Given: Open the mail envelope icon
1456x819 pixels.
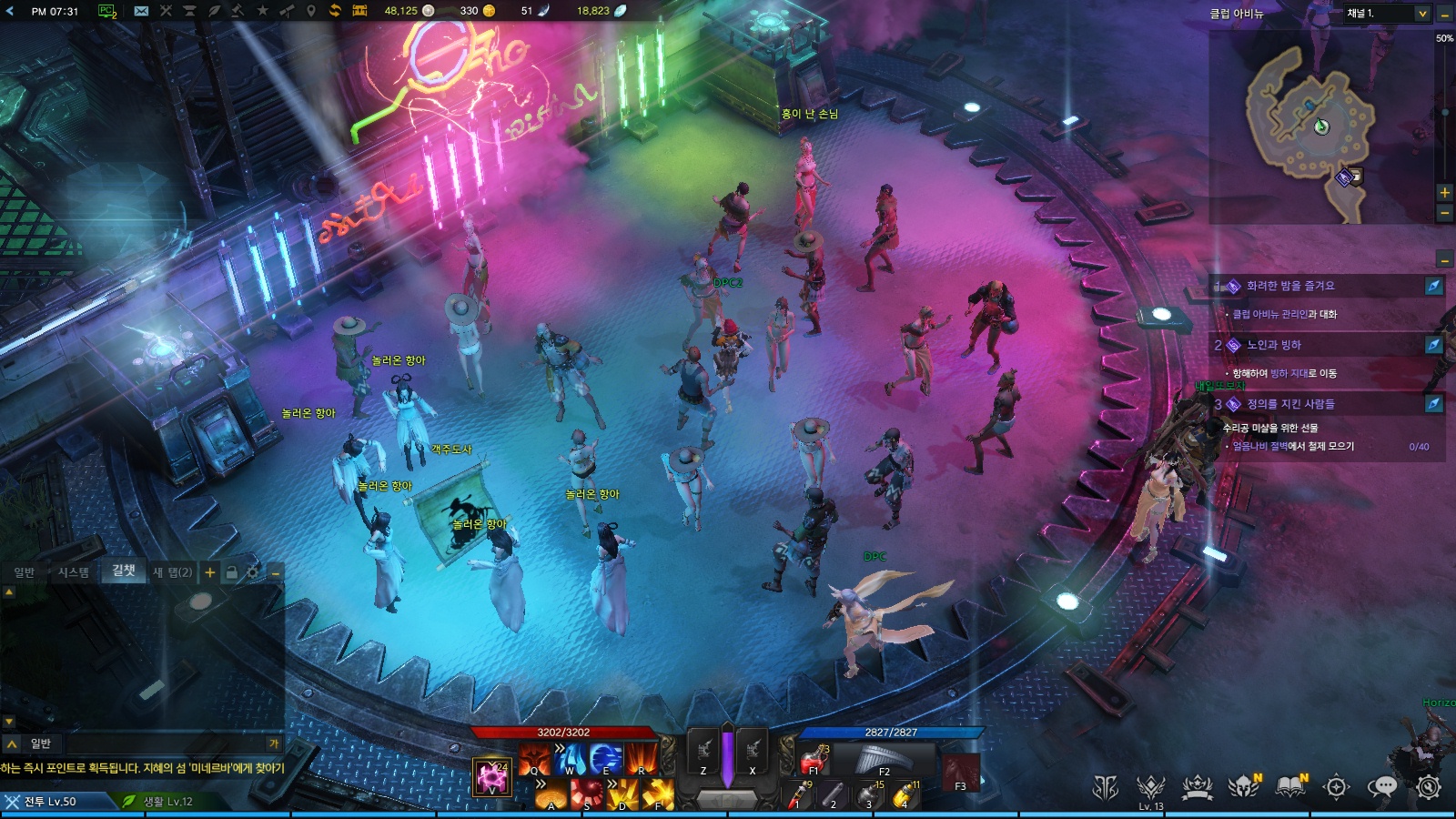Looking at the screenshot, I should [141, 11].
